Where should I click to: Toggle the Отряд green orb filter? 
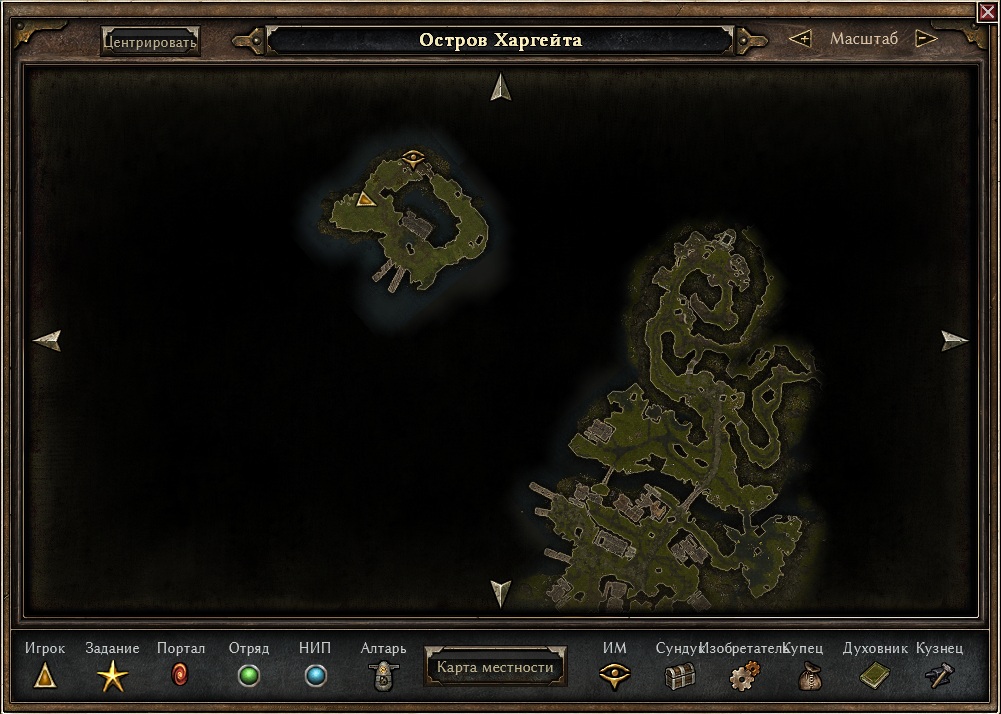pyautogui.click(x=249, y=676)
